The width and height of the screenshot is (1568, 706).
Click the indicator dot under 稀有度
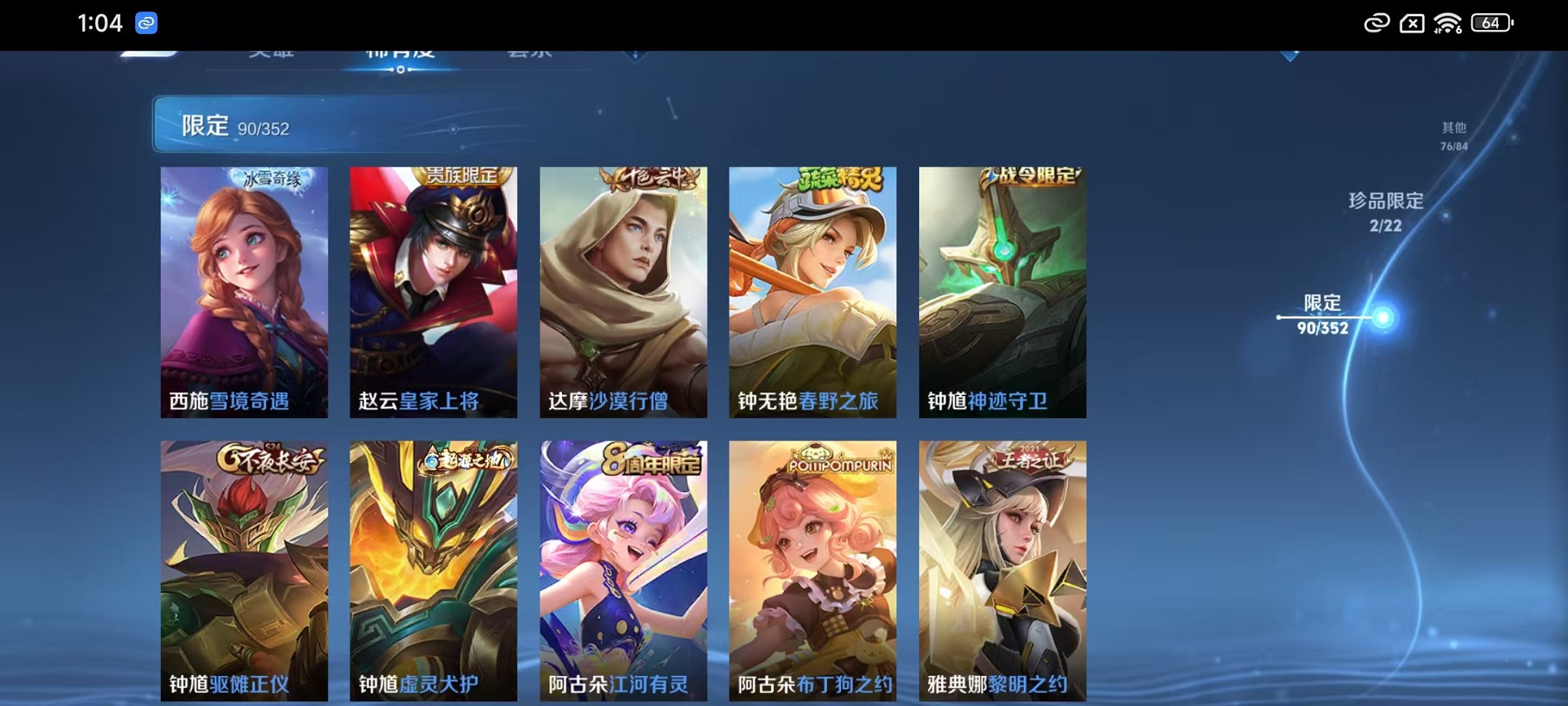[400, 71]
